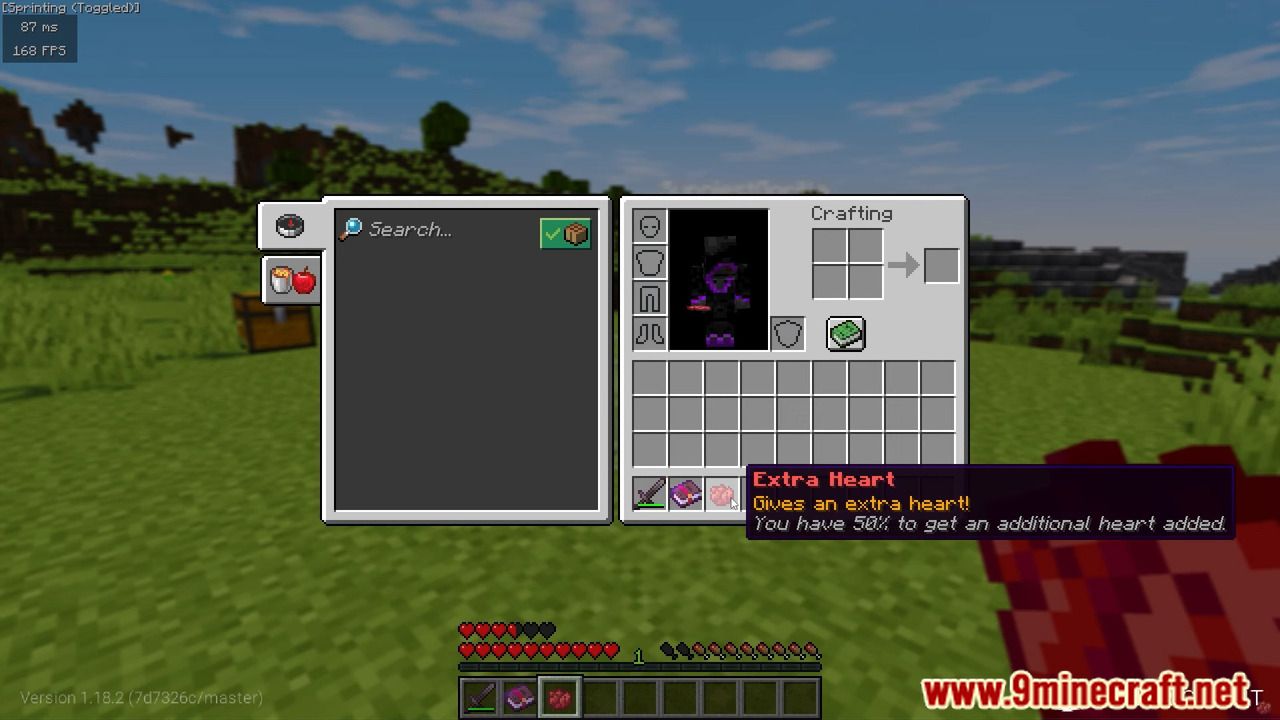Switch to the Crafting section

point(851,213)
